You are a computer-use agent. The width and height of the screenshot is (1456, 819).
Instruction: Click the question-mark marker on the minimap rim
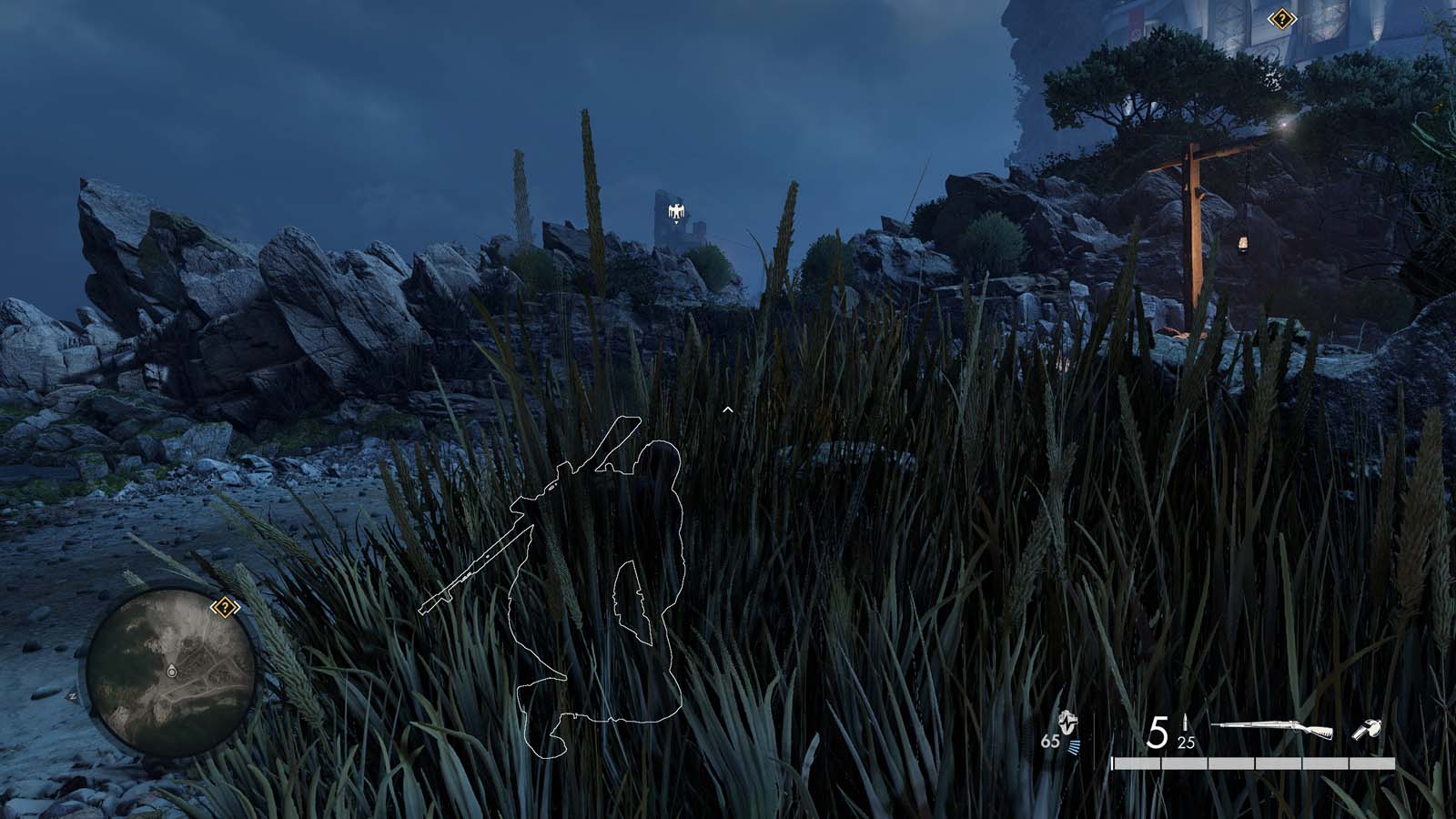pos(225,607)
